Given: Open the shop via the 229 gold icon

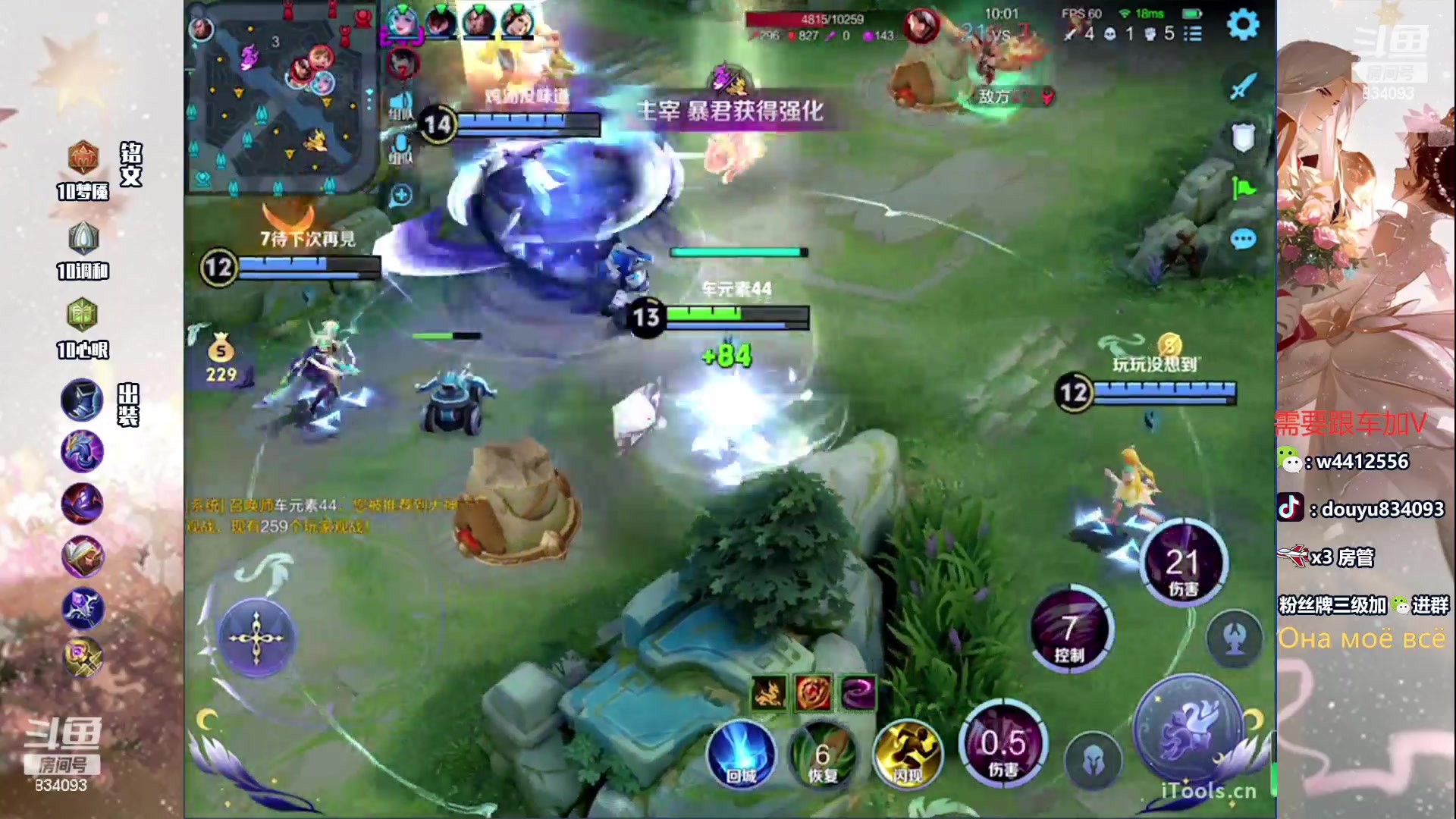Looking at the screenshot, I should [x=221, y=359].
